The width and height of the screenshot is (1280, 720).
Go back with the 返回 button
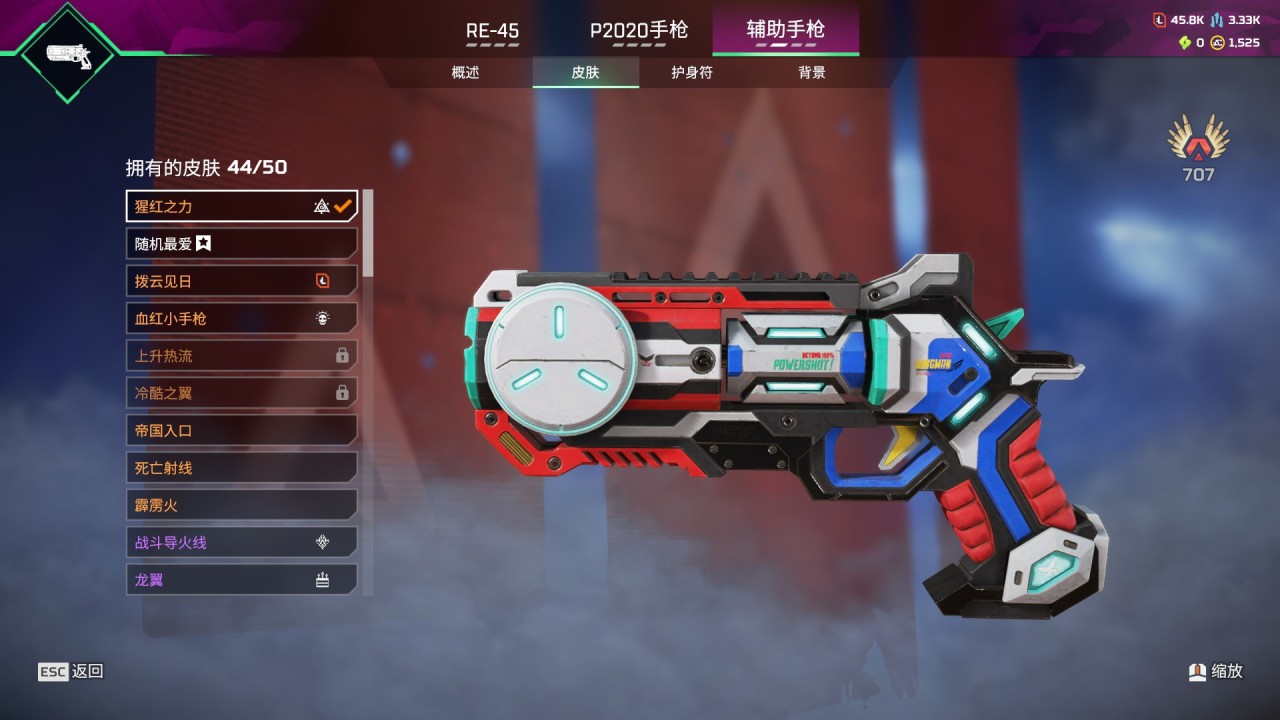tap(71, 672)
